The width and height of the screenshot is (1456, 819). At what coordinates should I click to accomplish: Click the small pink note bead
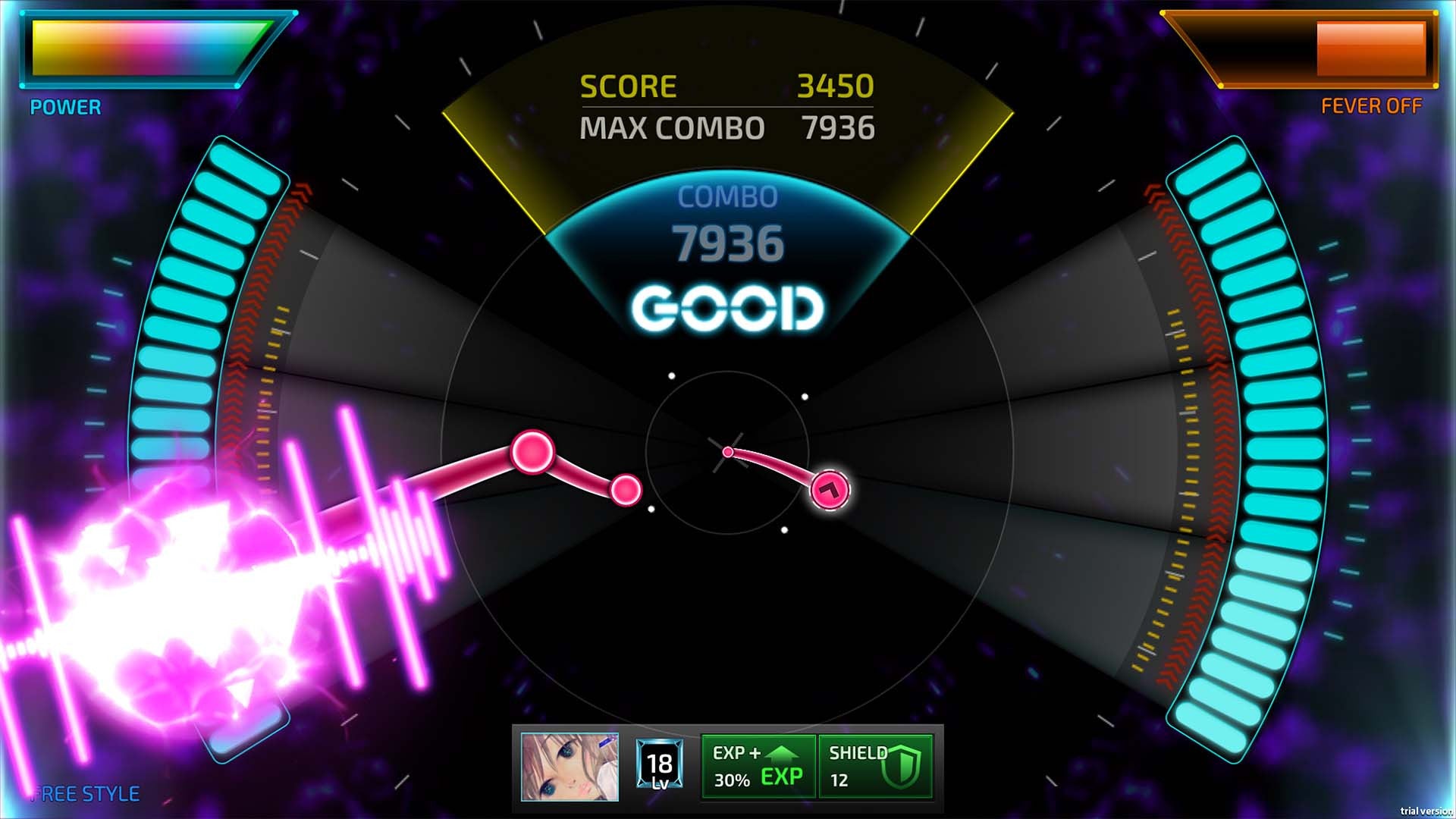623,491
